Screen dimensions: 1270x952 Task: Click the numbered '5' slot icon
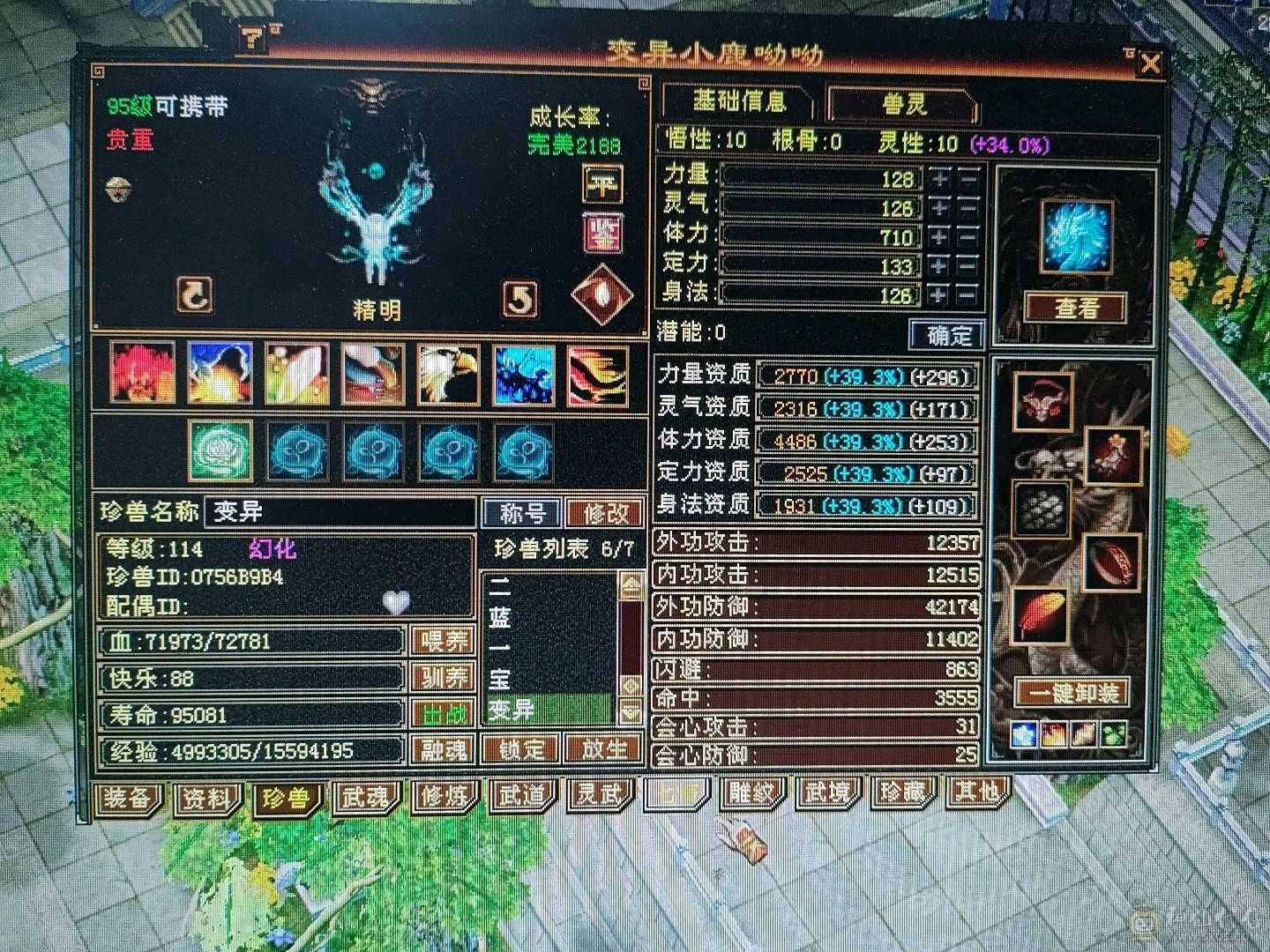pos(520,295)
